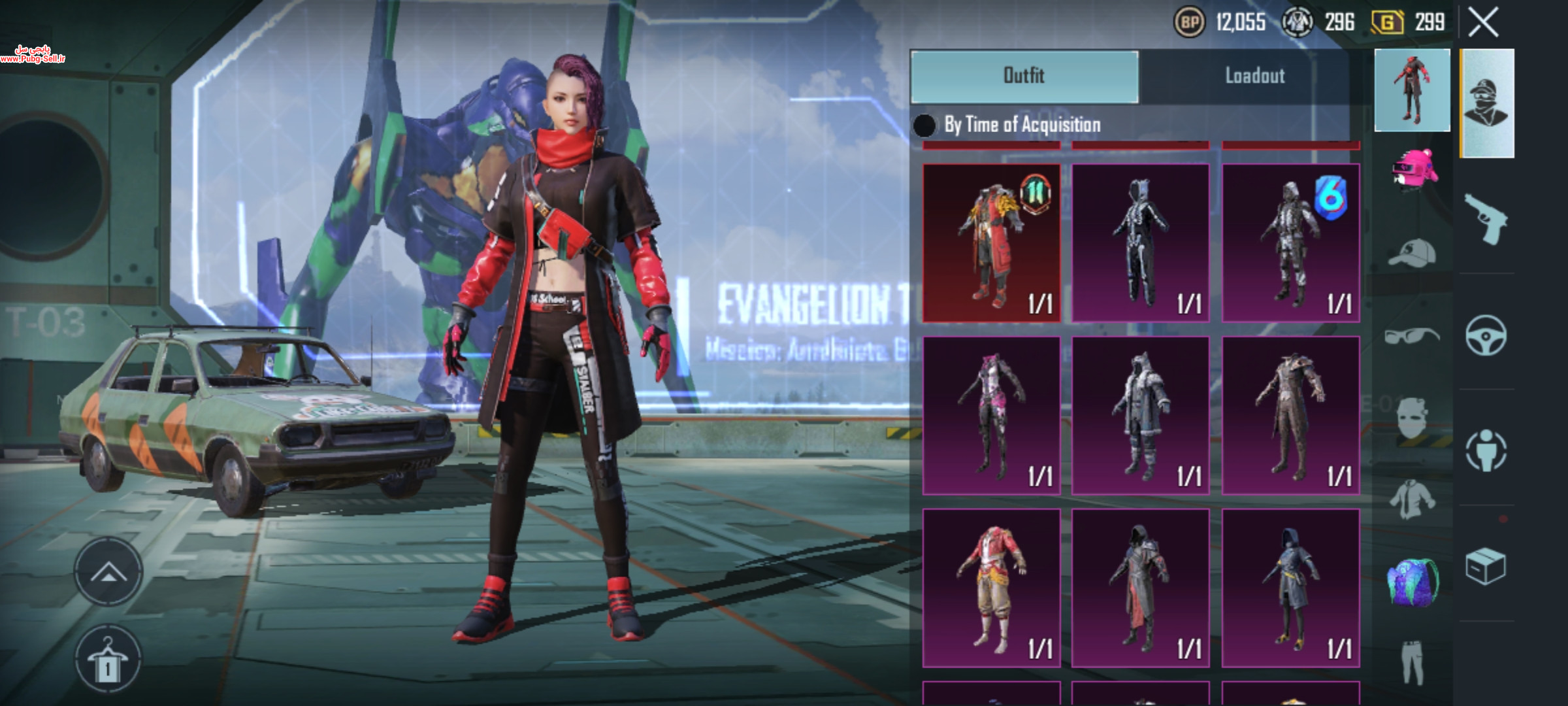The image size is (1568, 706).
Task: Select the white fur hooded outfit
Action: click(x=1141, y=415)
